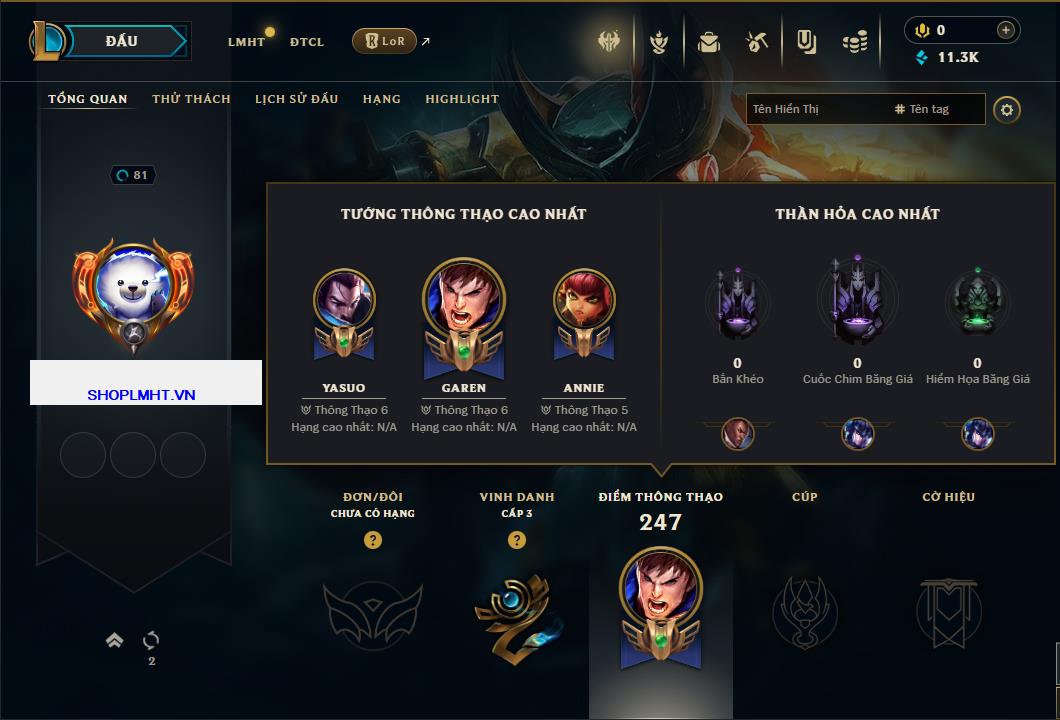Show the HIGHLIGHT tab
Screen dimensions: 1060x720
click(462, 99)
